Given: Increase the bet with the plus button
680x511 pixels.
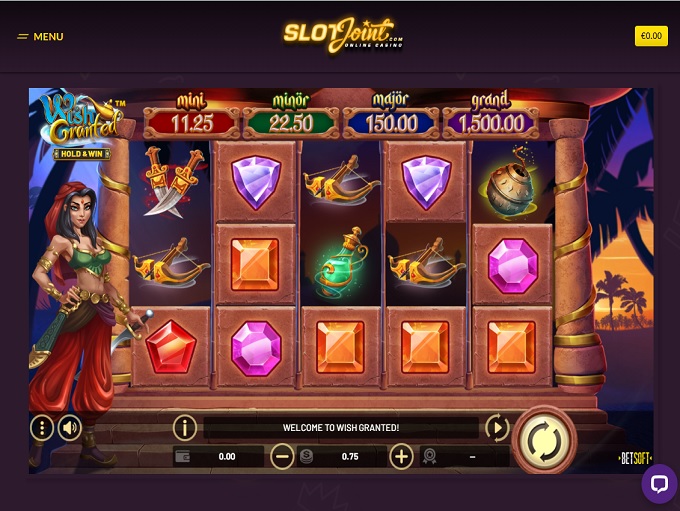Looking at the screenshot, I should click(401, 457).
